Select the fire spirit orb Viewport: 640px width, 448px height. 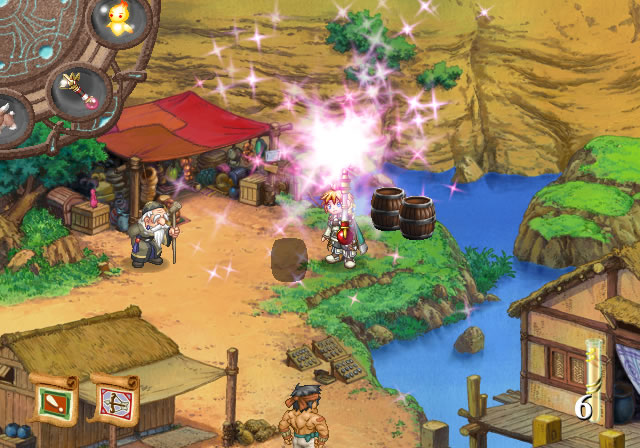(x=122, y=22)
